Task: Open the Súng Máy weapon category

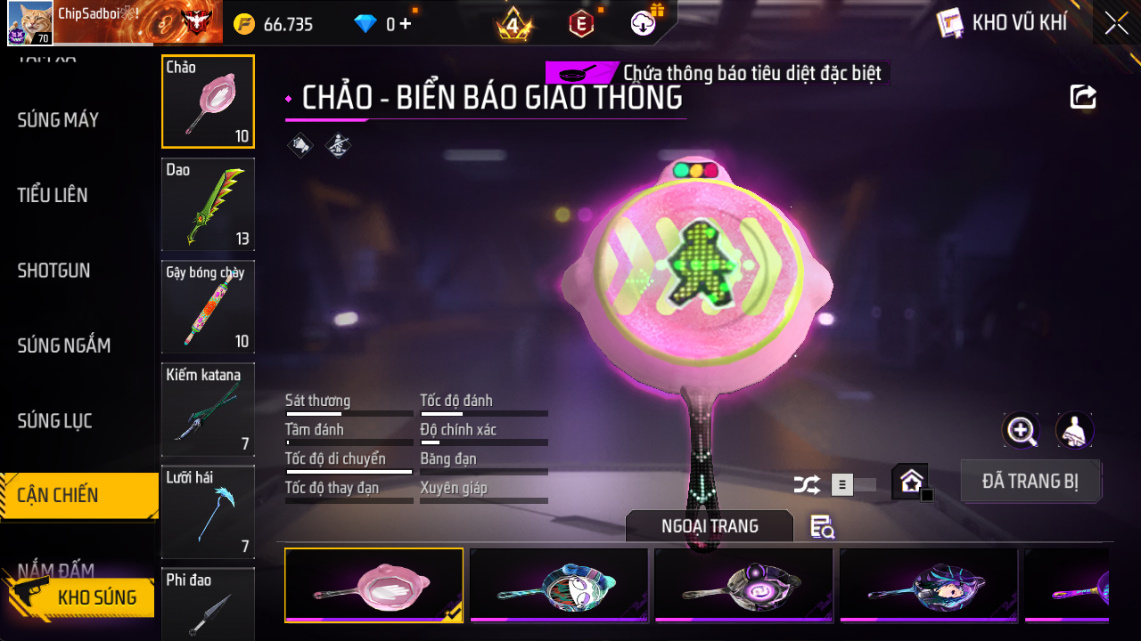Action: coord(58,120)
